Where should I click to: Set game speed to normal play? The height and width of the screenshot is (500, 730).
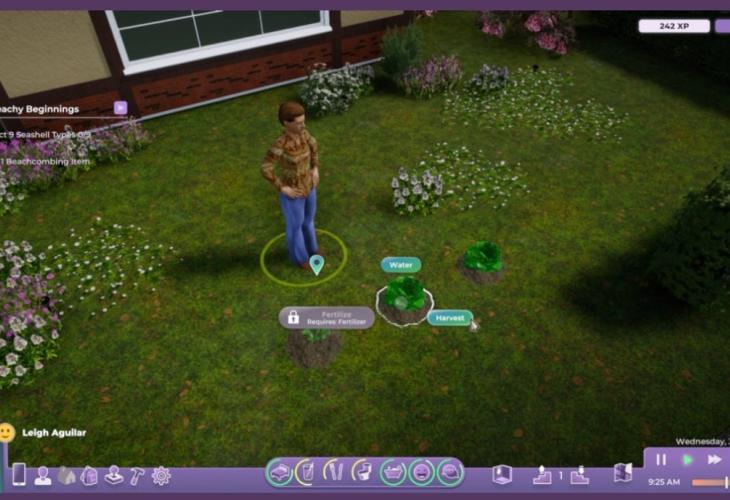point(688,459)
